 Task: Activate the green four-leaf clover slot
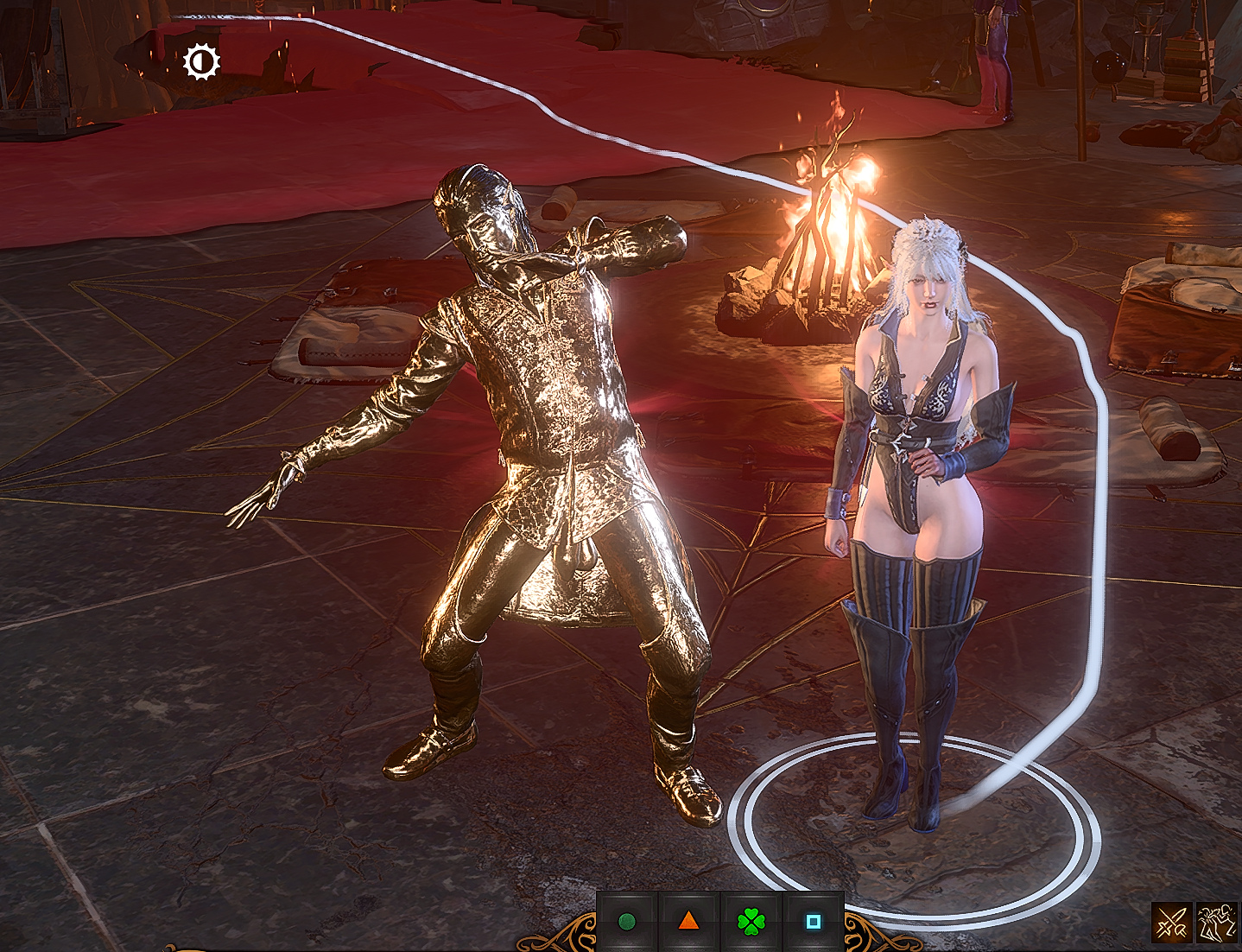click(x=751, y=922)
